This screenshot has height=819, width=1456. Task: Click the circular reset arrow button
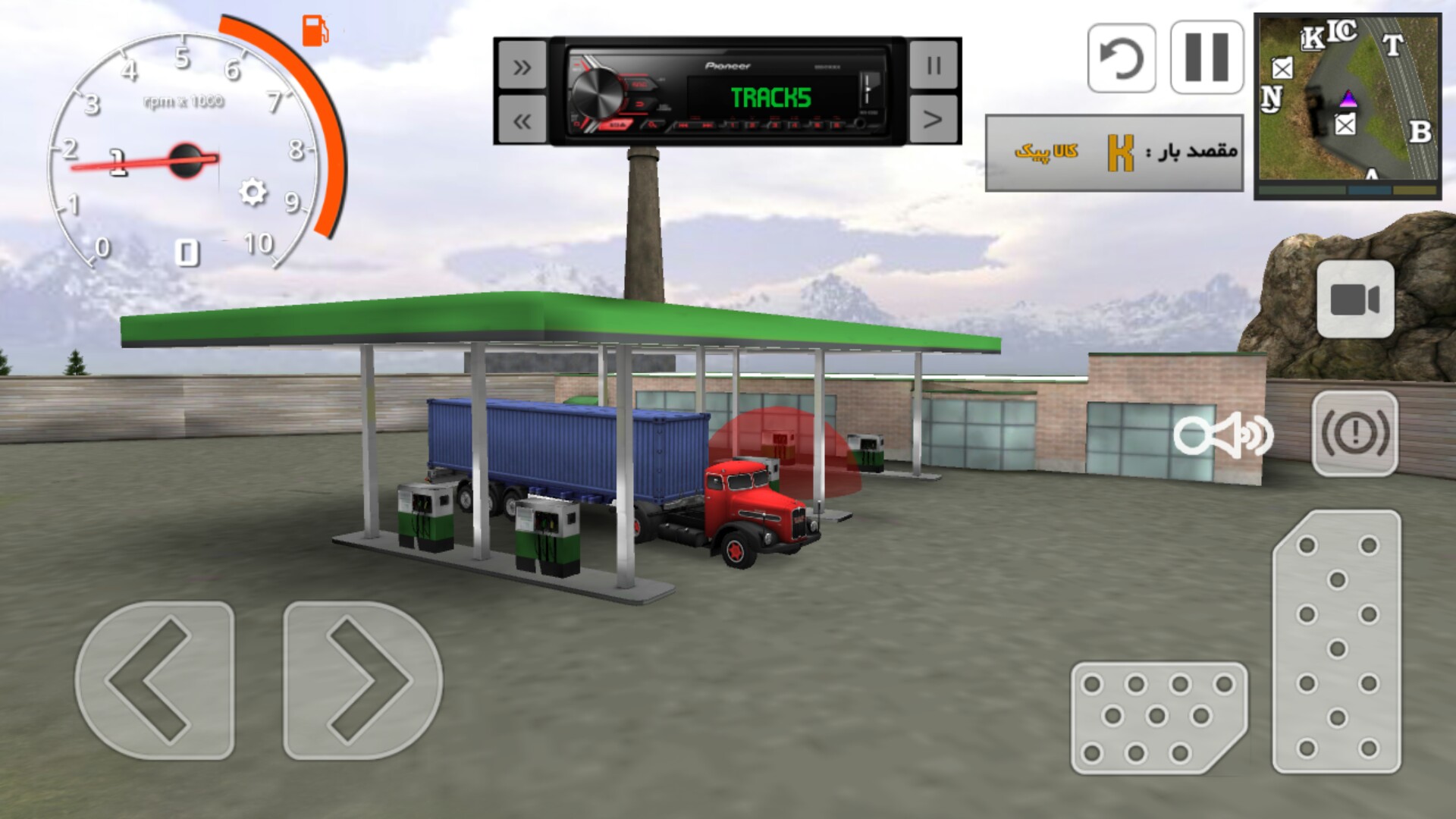pos(1122,58)
